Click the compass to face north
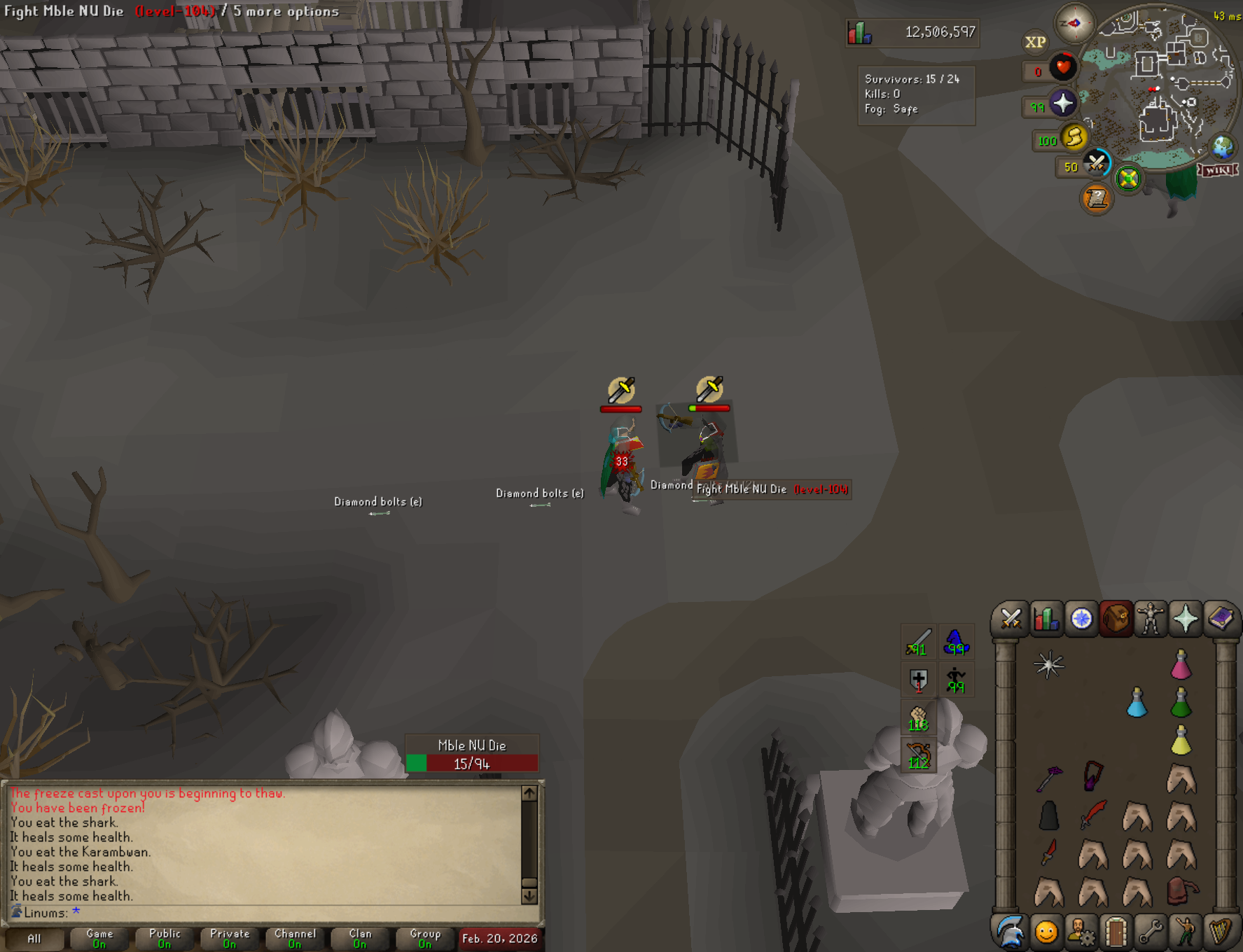Viewport: 1243px width, 952px height. (1074, 23)
